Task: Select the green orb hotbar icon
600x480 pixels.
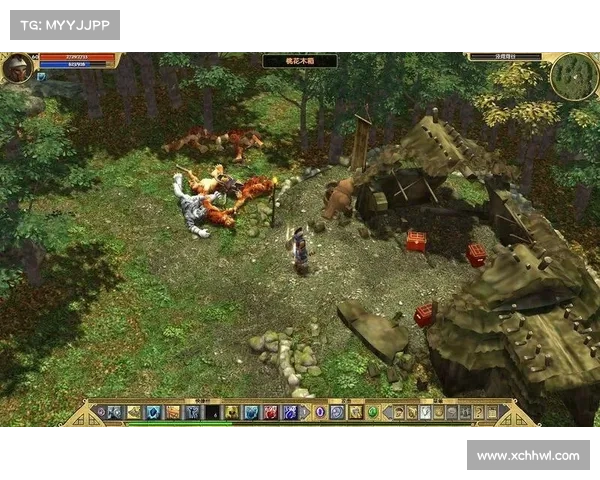Action: (373, 412)
